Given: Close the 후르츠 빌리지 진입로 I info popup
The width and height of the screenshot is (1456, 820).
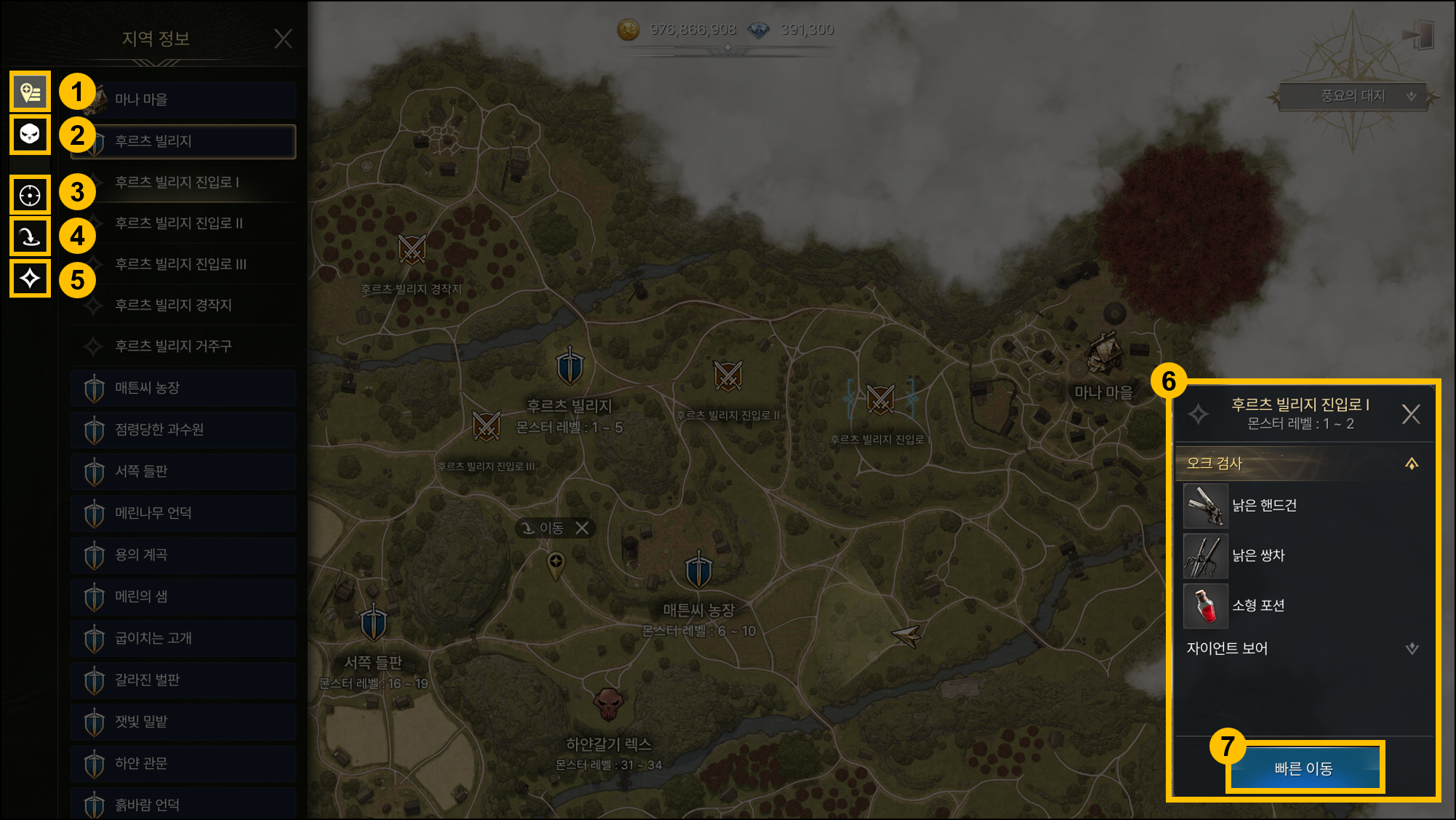Looking at the screenshot, I should click(x=1411, y=415).
